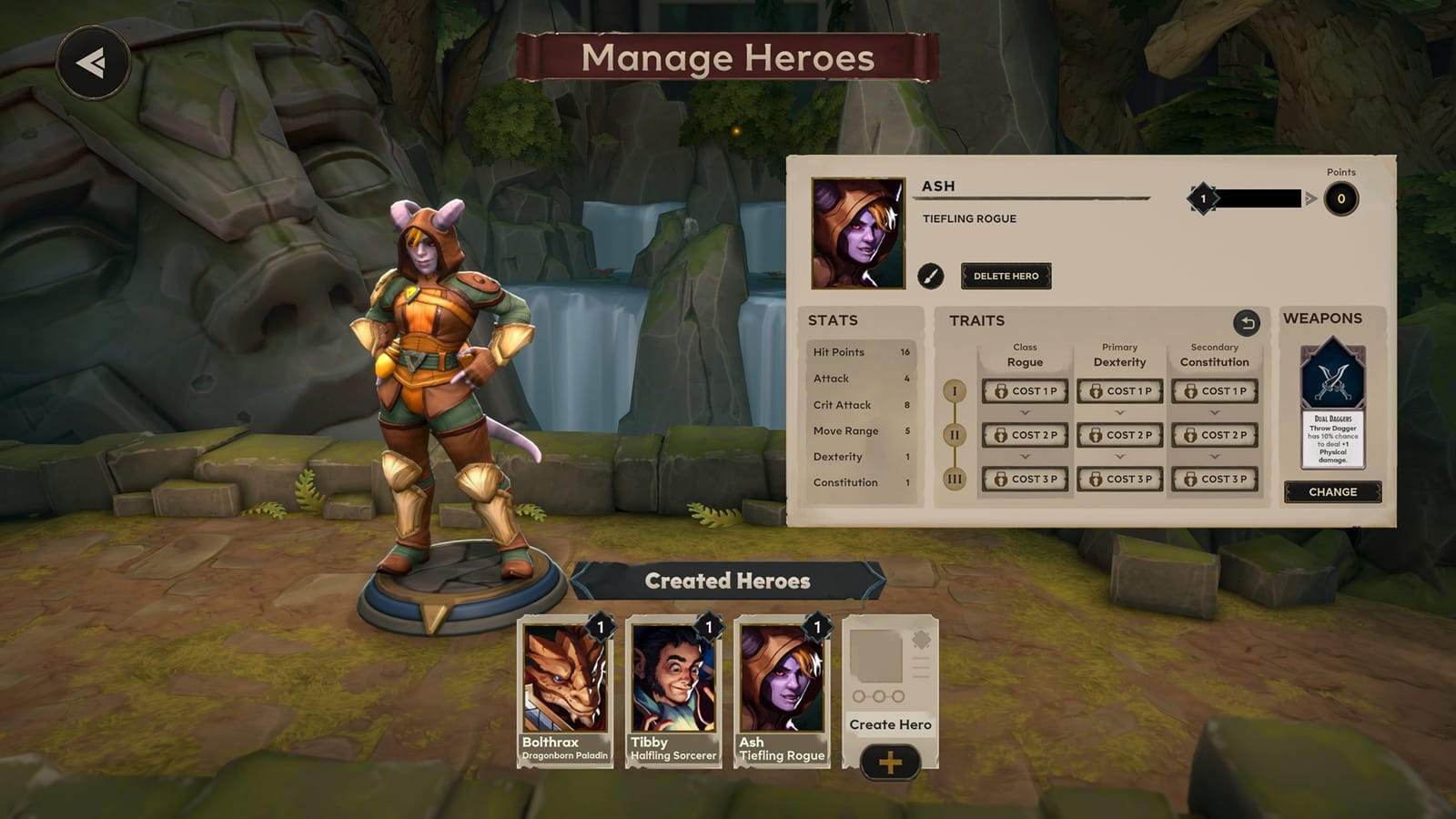Click the tier III circle in the Traits tree
Screen dimensions: 1456x819
click(x=954, y=478)
